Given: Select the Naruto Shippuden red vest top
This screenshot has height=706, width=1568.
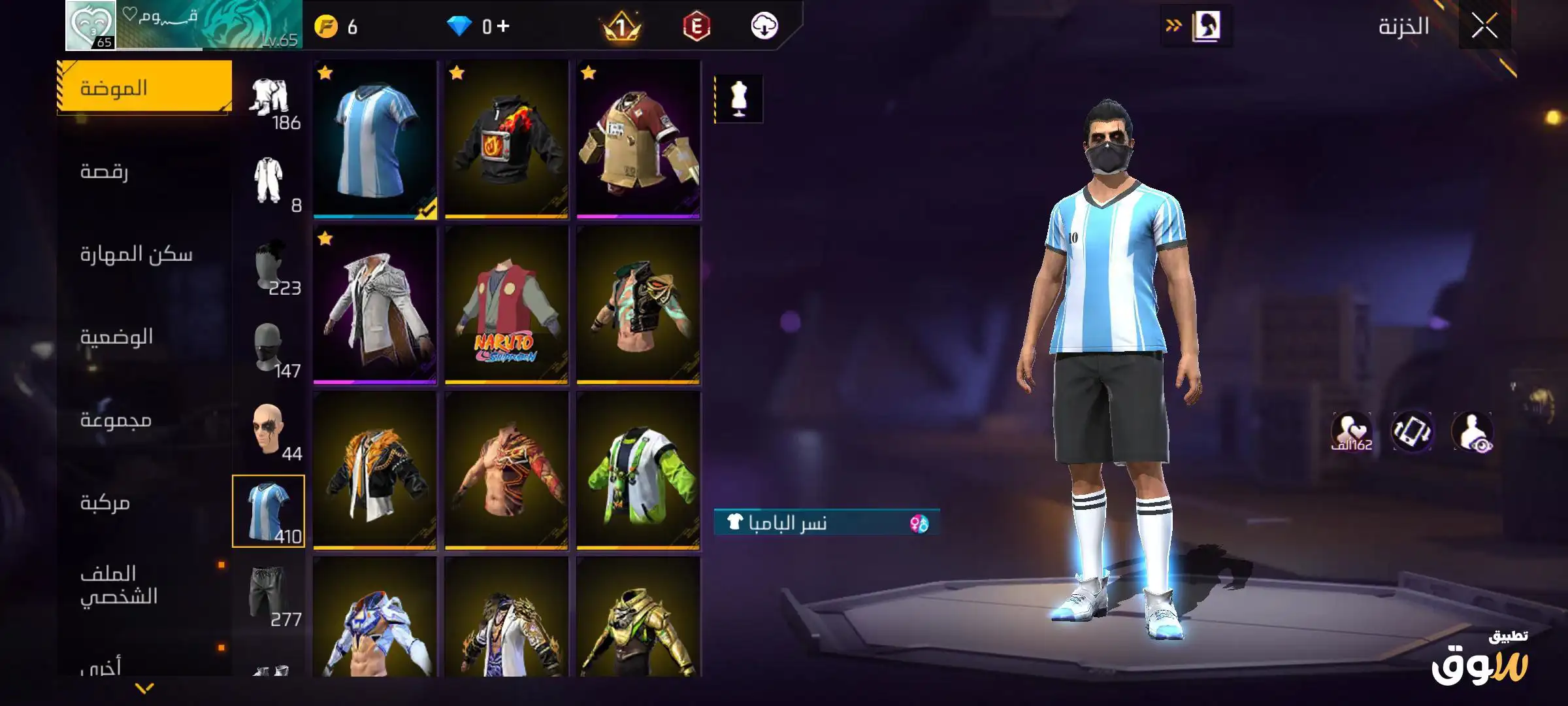Looking at the screenshot, I should click(x=506, y=305).
